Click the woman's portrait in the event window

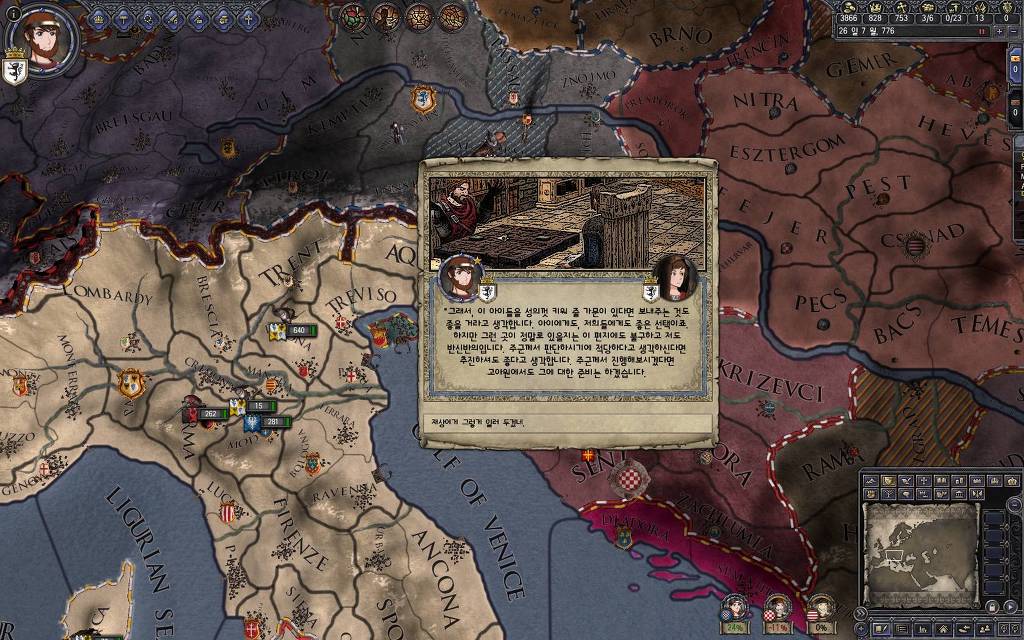point(677,279)
